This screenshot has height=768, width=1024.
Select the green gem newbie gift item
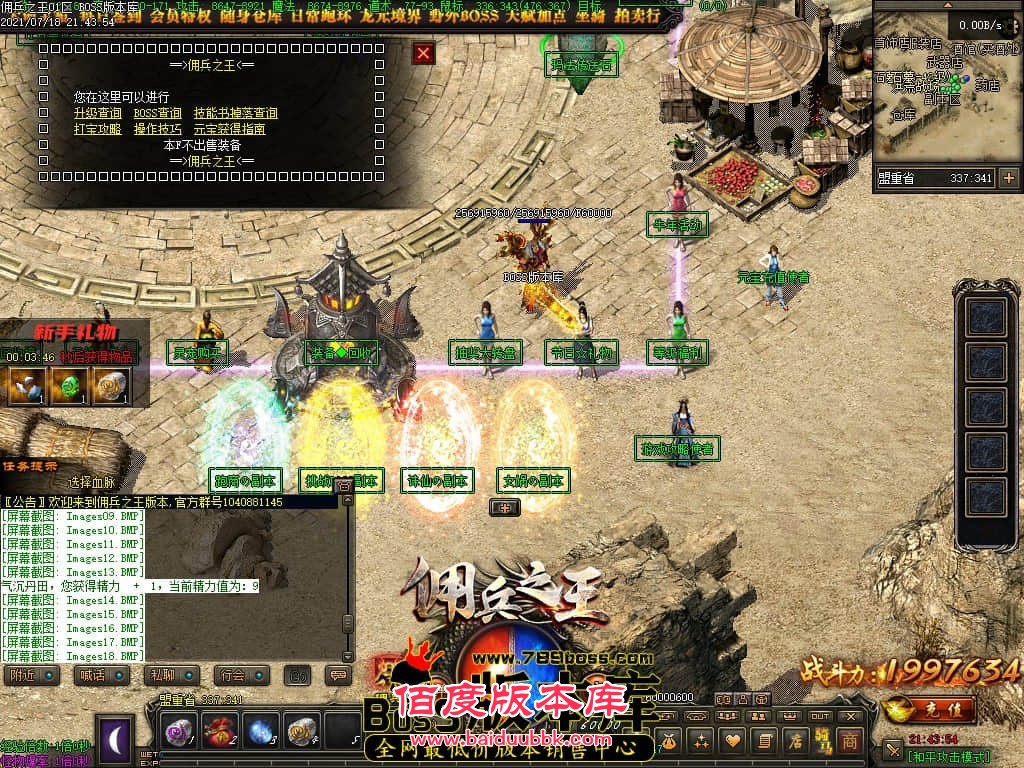point(68,385)
